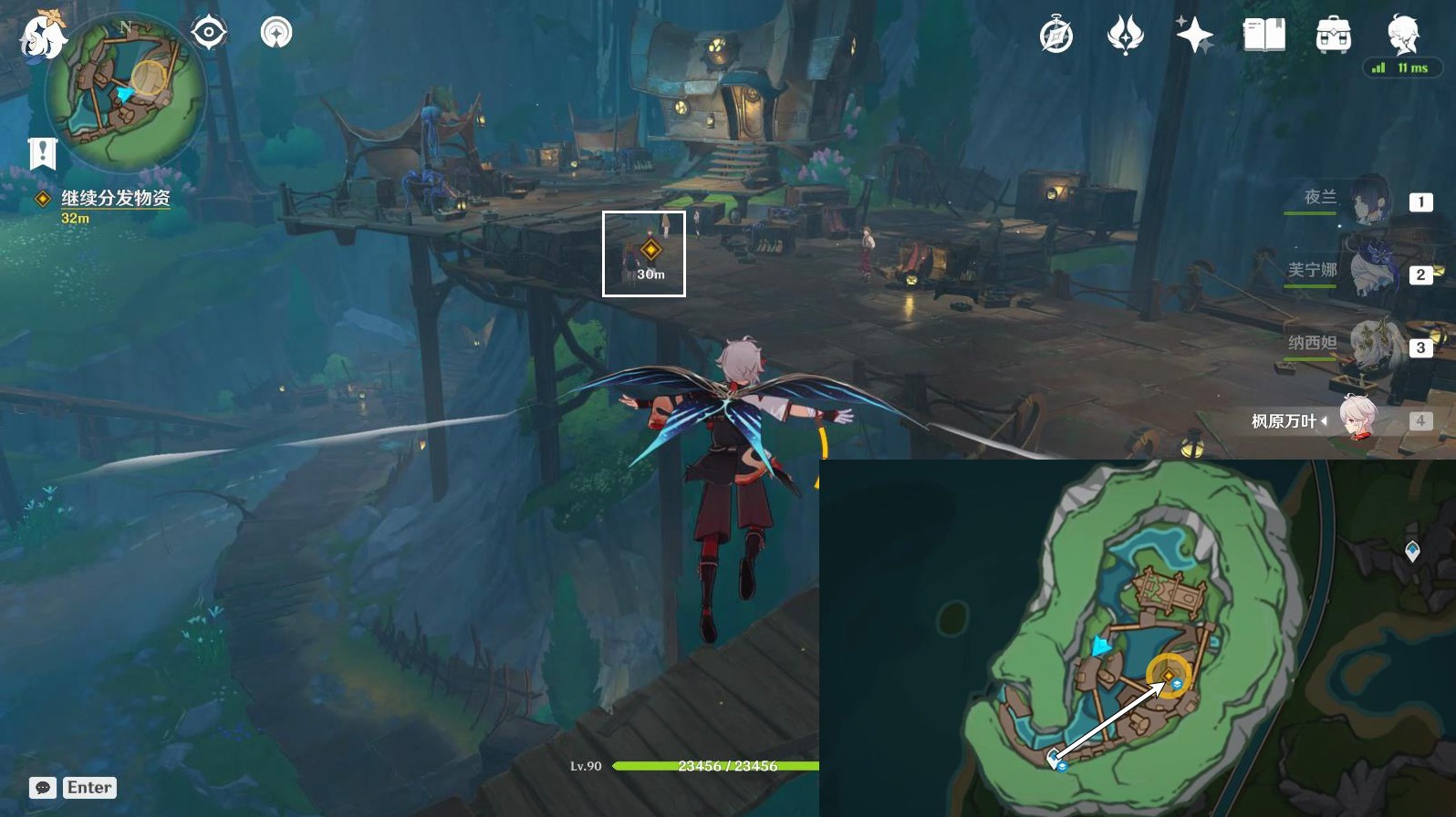Screen dimensions: 1456x817
Task: Open the compass events icon
Action: pos(1056,36)
